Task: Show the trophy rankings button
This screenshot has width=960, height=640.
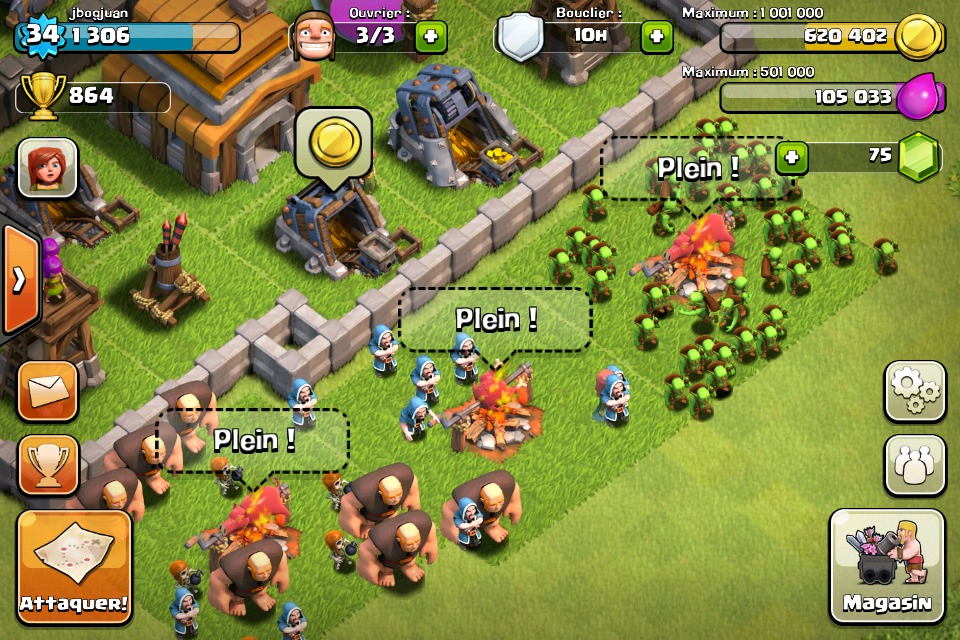Action: 47,465
